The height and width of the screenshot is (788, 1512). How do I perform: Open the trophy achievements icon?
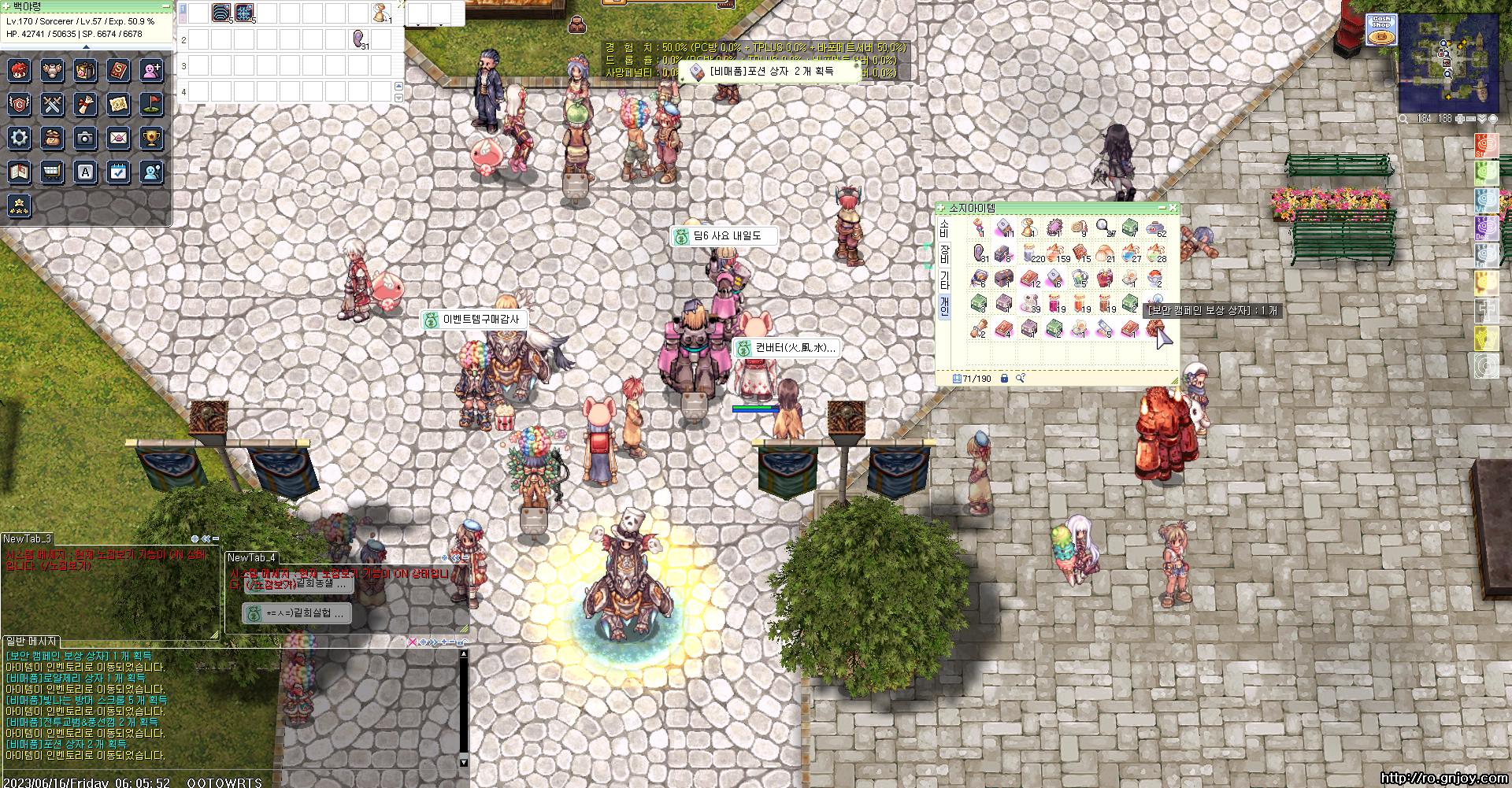(x=151, y=138)
